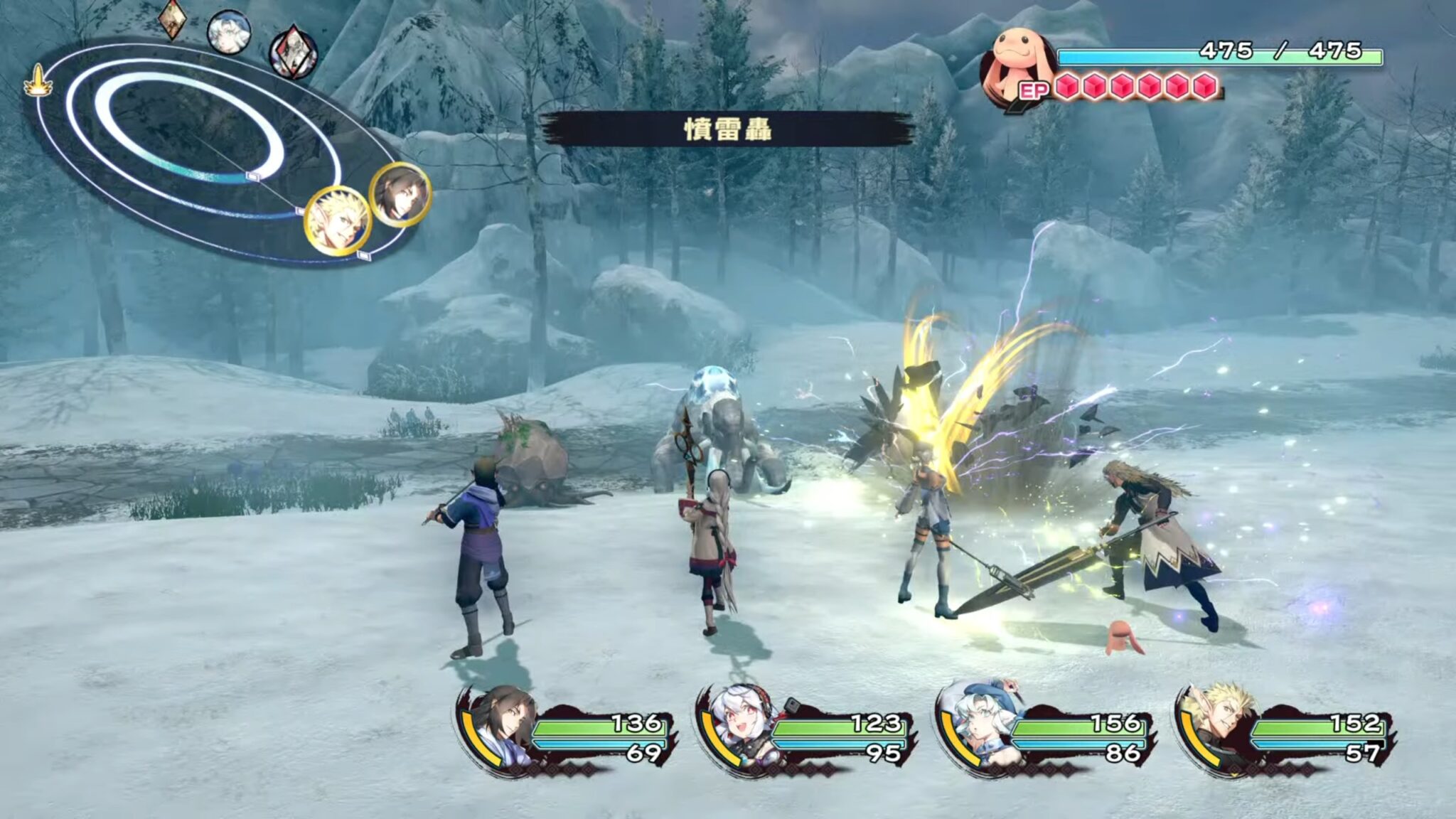Select the white-haired character icon above the orbit ring
The height and width of the screenshot is (819, 1456).
pos(227,31)
